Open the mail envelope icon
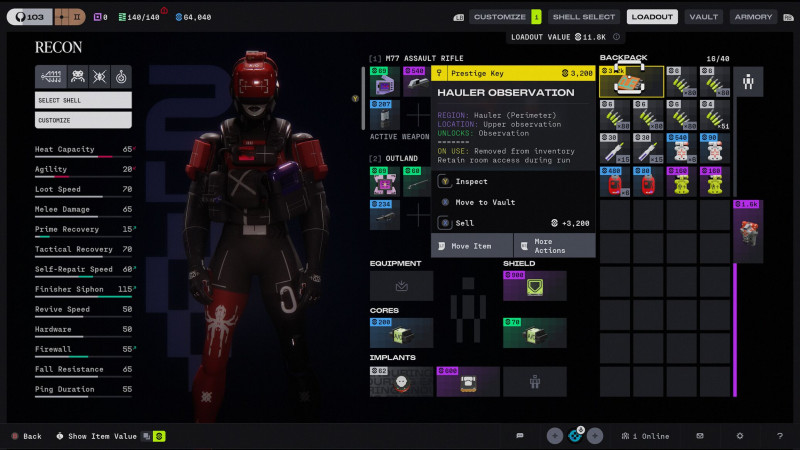The image size is (800, 450). tap(700, 436)
